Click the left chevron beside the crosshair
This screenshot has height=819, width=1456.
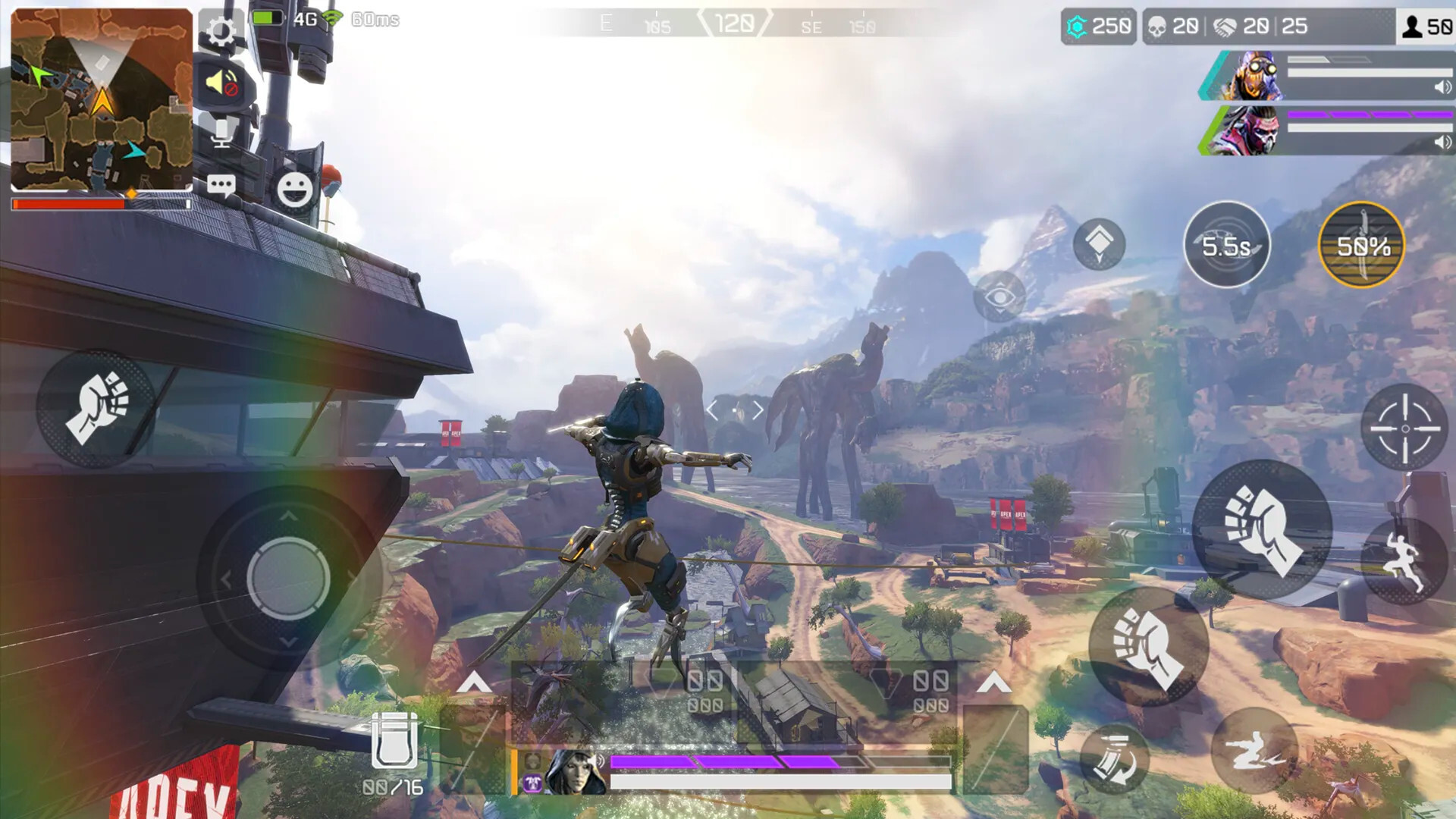click(x=711, y=409)
